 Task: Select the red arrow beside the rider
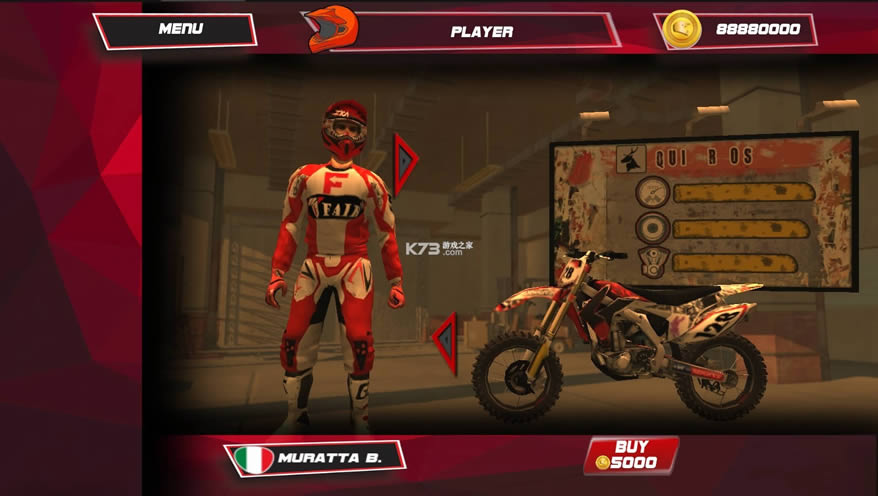(405, 162)
